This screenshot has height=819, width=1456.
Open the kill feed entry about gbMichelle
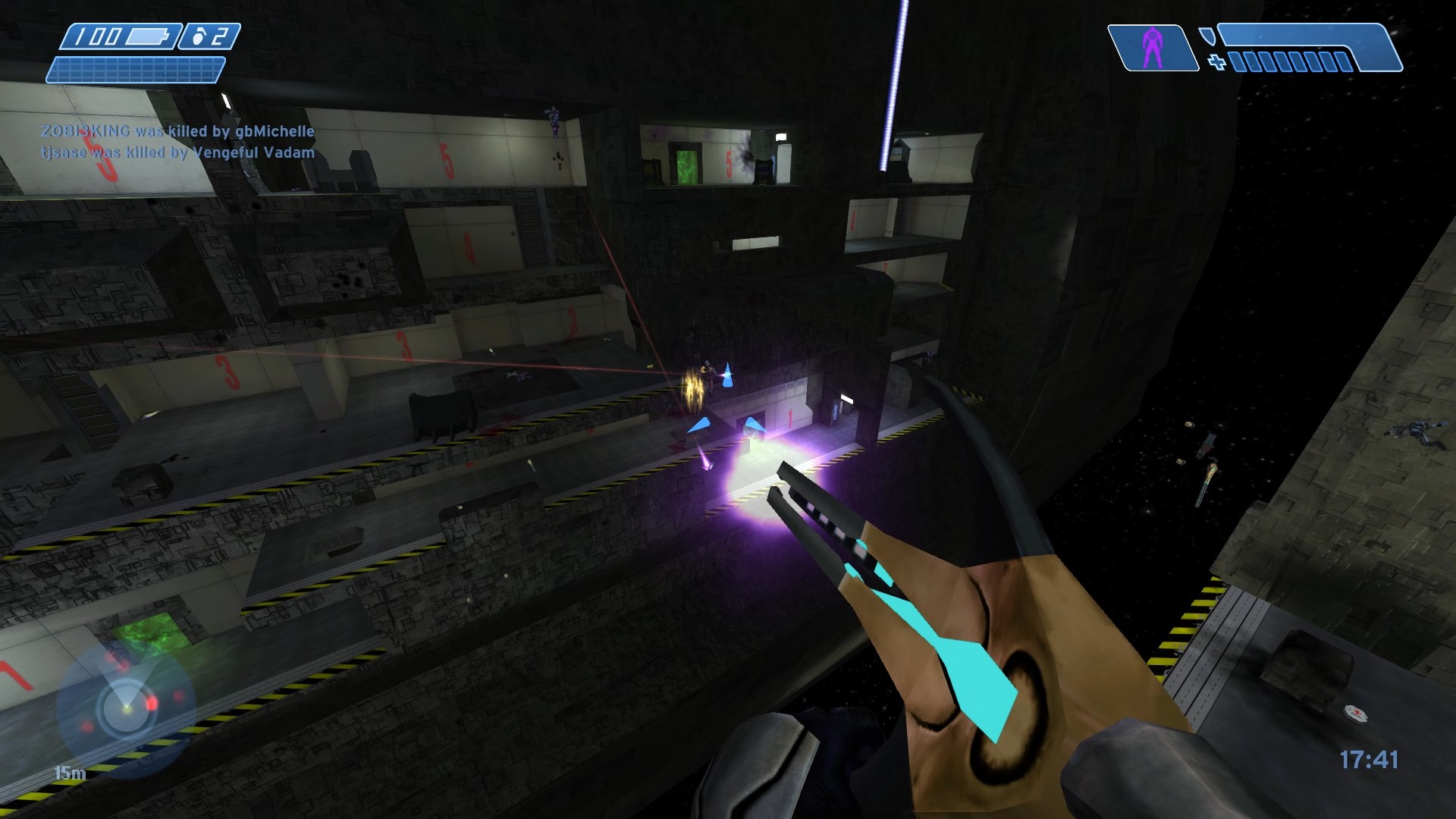(x=176, y=130)
